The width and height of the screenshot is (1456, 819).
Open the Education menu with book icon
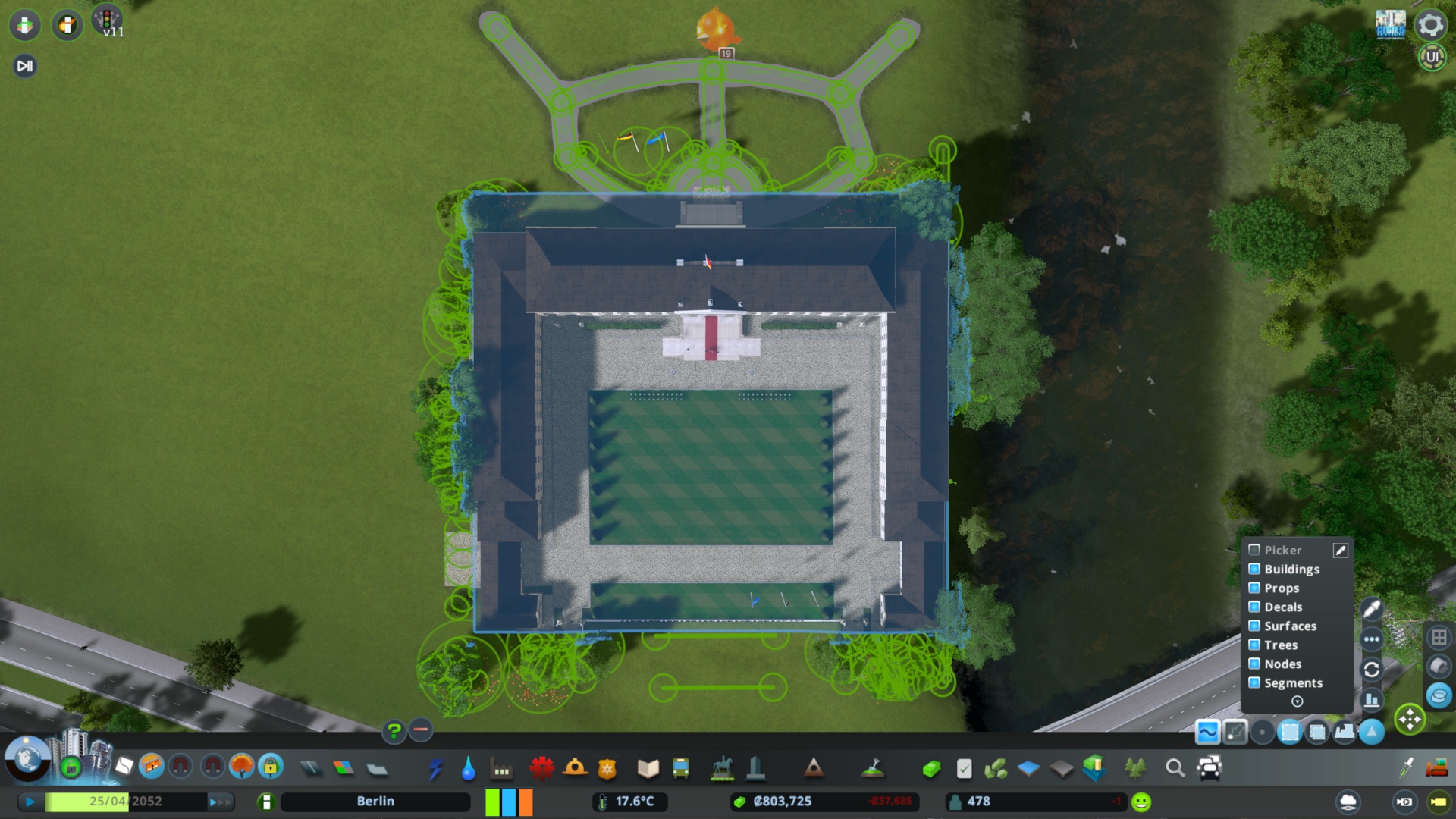tap(648, 768)
